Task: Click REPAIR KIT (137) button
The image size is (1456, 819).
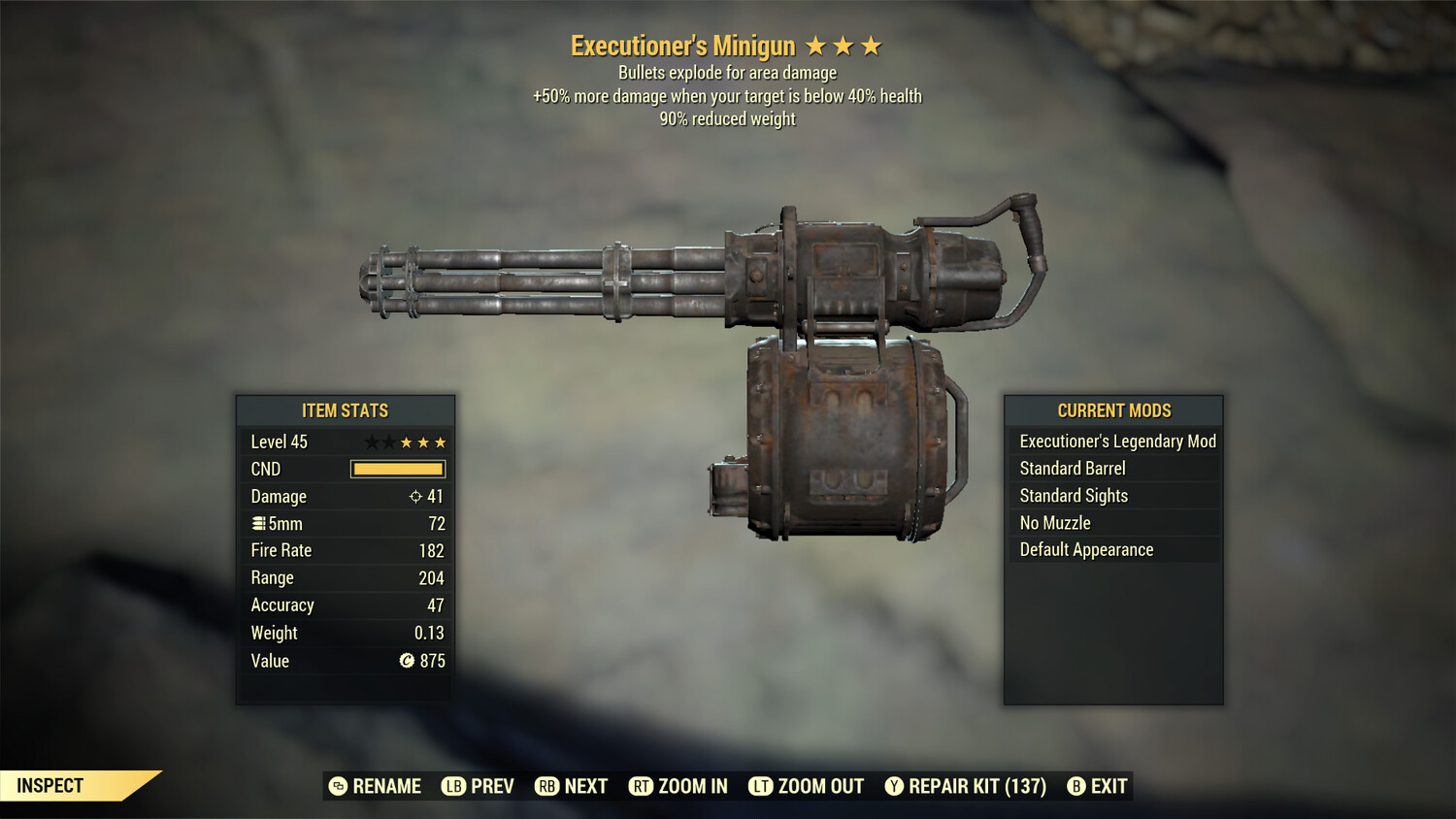Action: [x=968, y=786]
